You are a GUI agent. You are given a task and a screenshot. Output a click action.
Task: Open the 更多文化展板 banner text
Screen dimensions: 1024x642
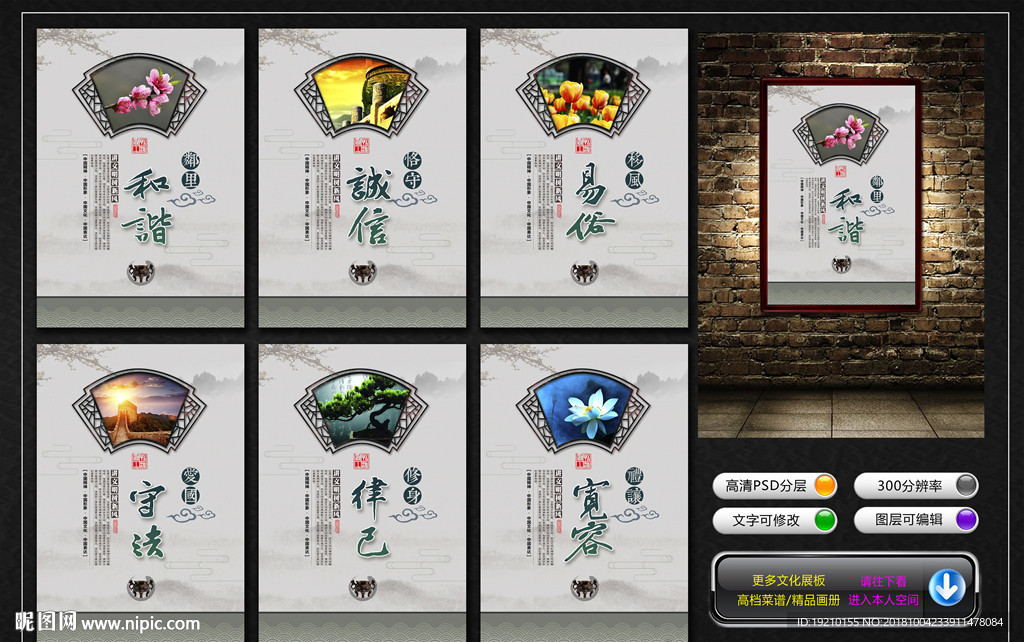pyautogui.click(x=788, y=580)
